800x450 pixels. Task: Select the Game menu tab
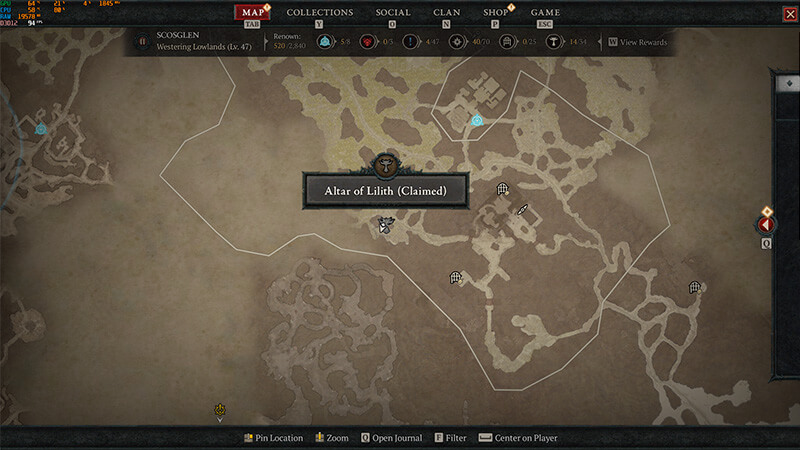[545, 12]
